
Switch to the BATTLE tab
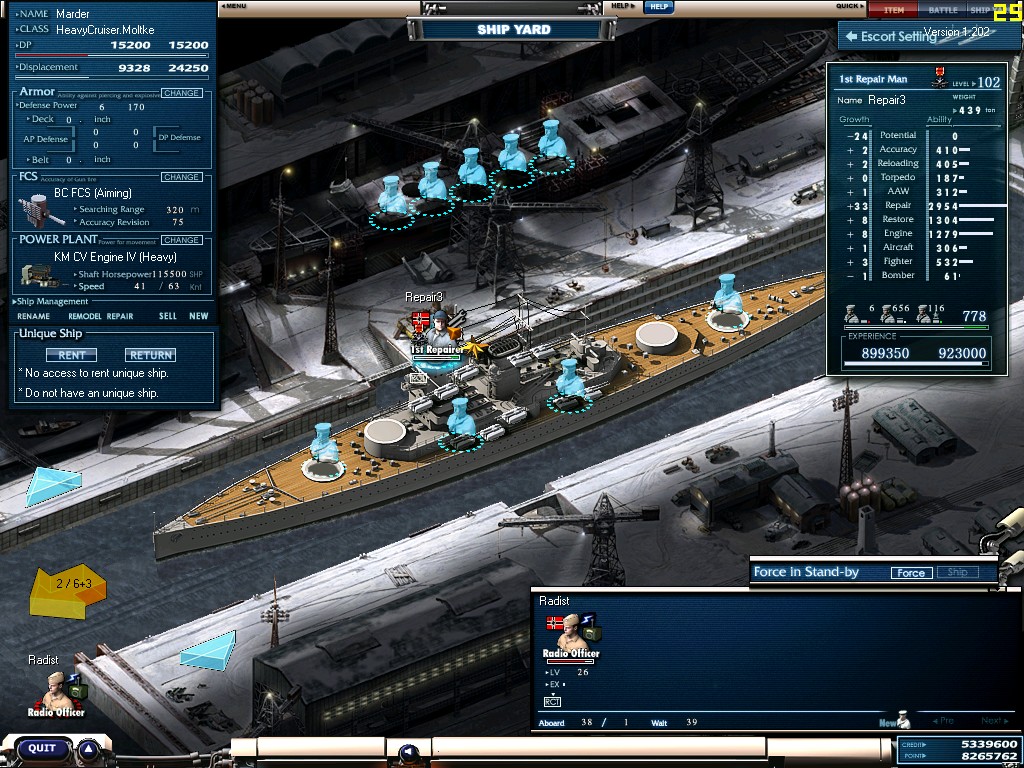point(942,10)
